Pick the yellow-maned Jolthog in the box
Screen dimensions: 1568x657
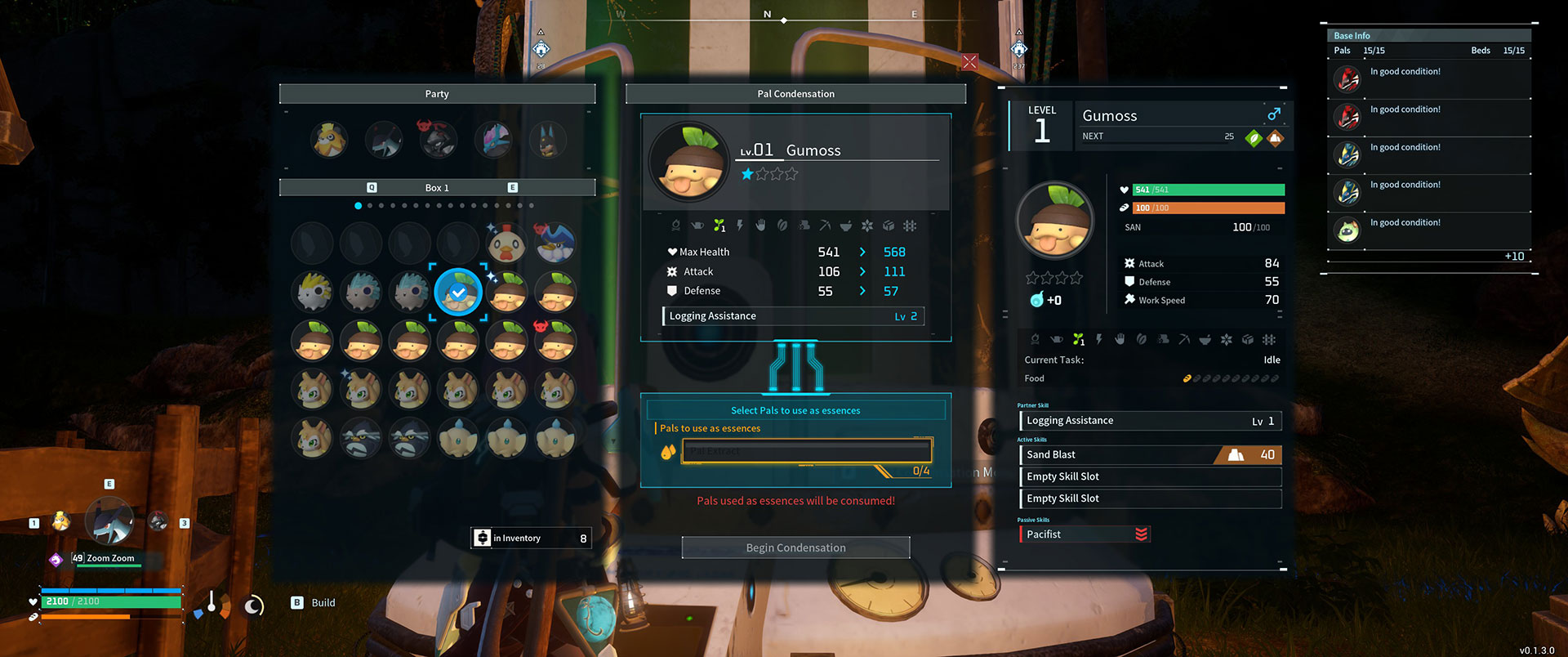tap(313, 292)
